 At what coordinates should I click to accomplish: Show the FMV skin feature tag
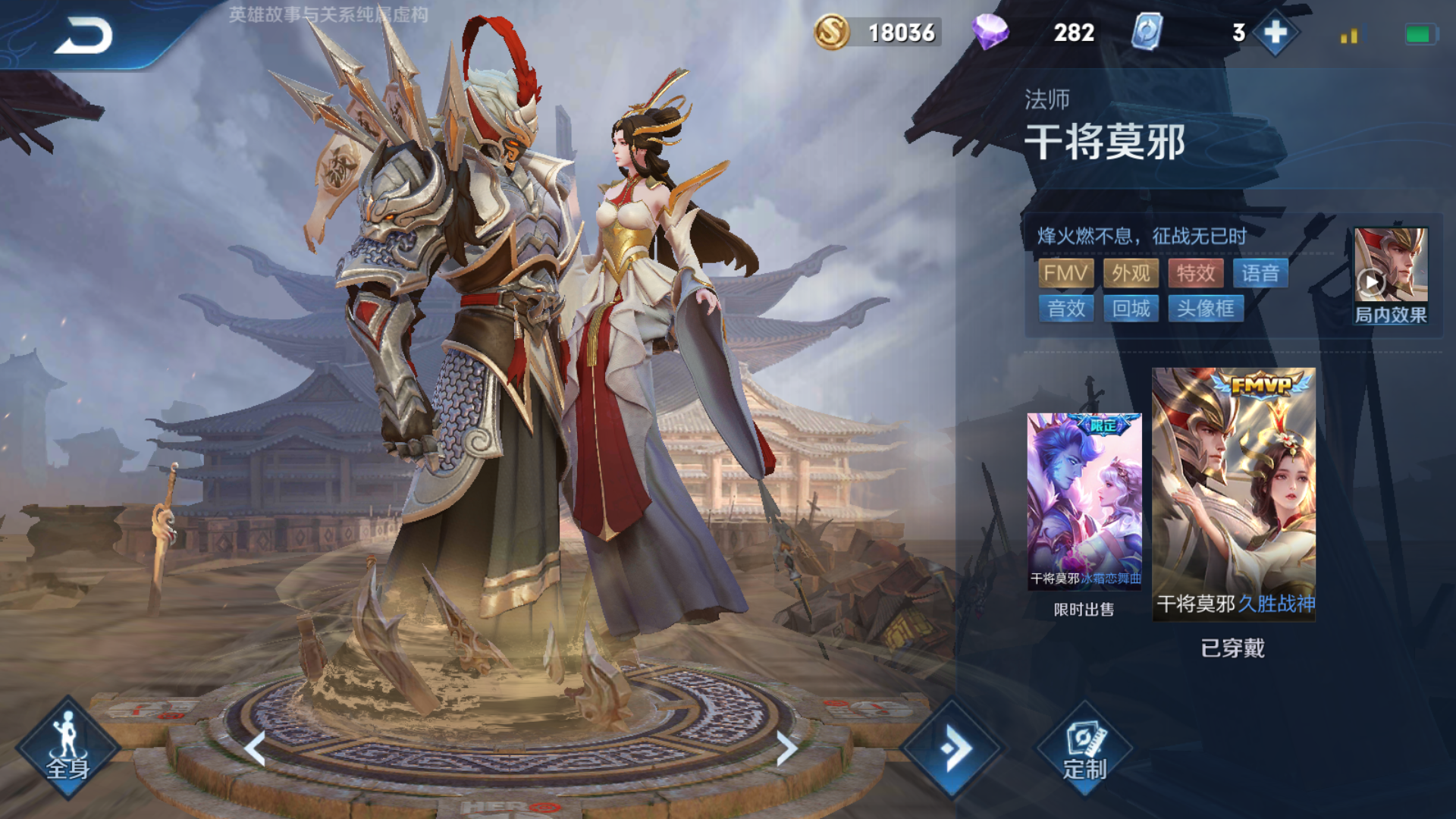click(x=1065, y=273)
